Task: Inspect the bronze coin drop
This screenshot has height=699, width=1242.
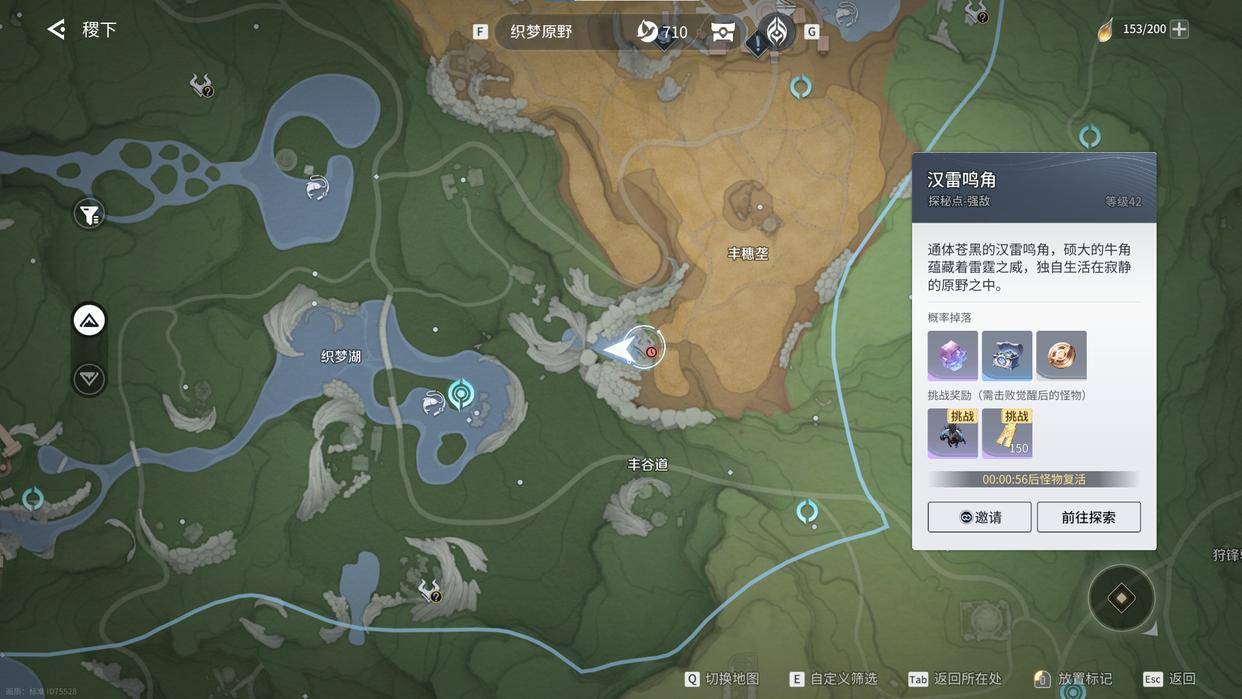Action: click(x=1061, y=355)
